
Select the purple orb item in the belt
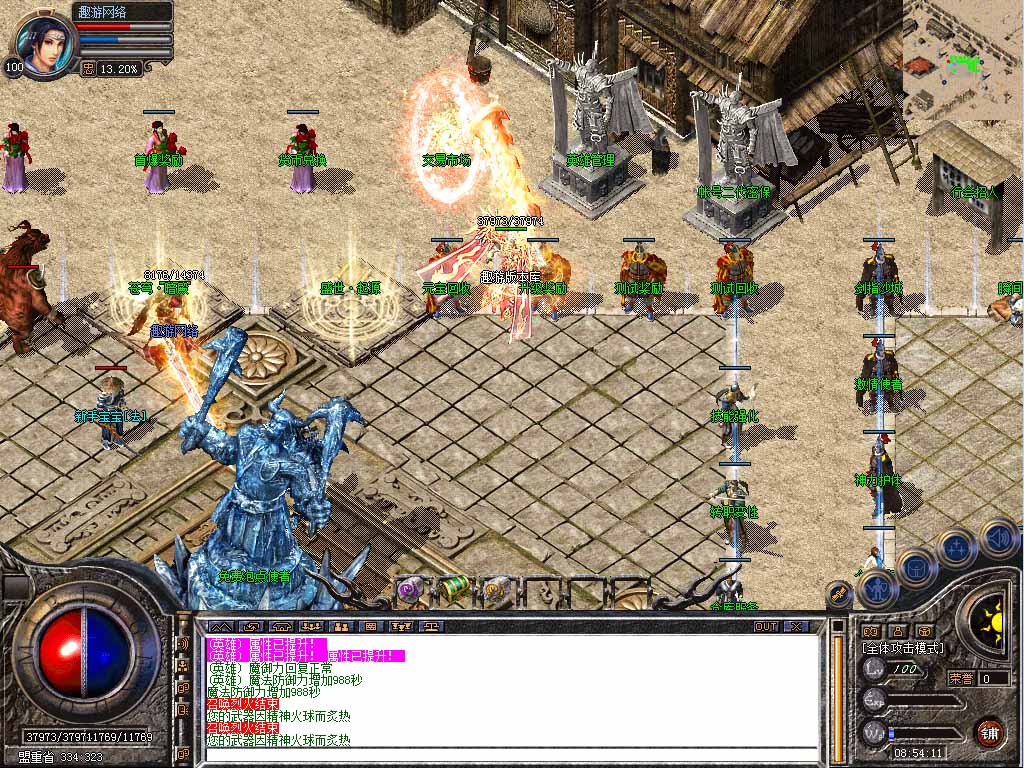(x=408, y=590)
